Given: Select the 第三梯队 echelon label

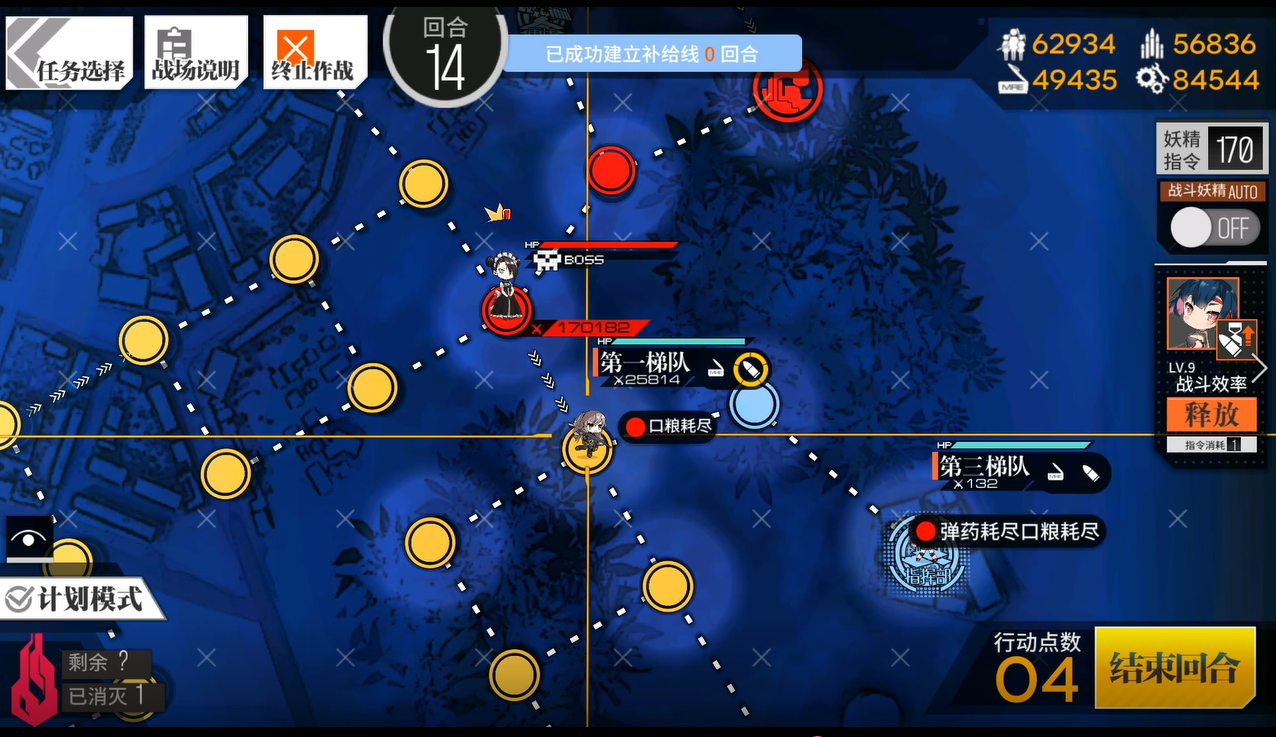Looking at the screenshot, I should pos(984,468).
